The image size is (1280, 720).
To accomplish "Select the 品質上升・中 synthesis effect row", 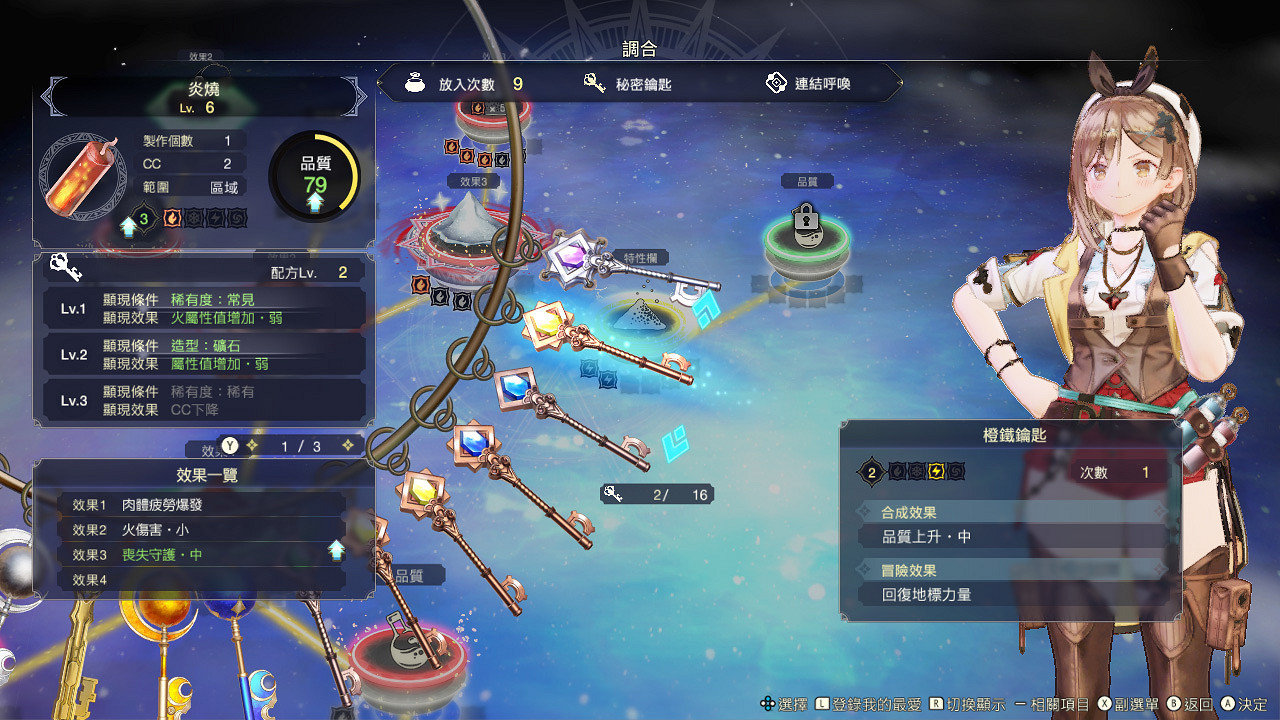I will tap(1010, 537).
